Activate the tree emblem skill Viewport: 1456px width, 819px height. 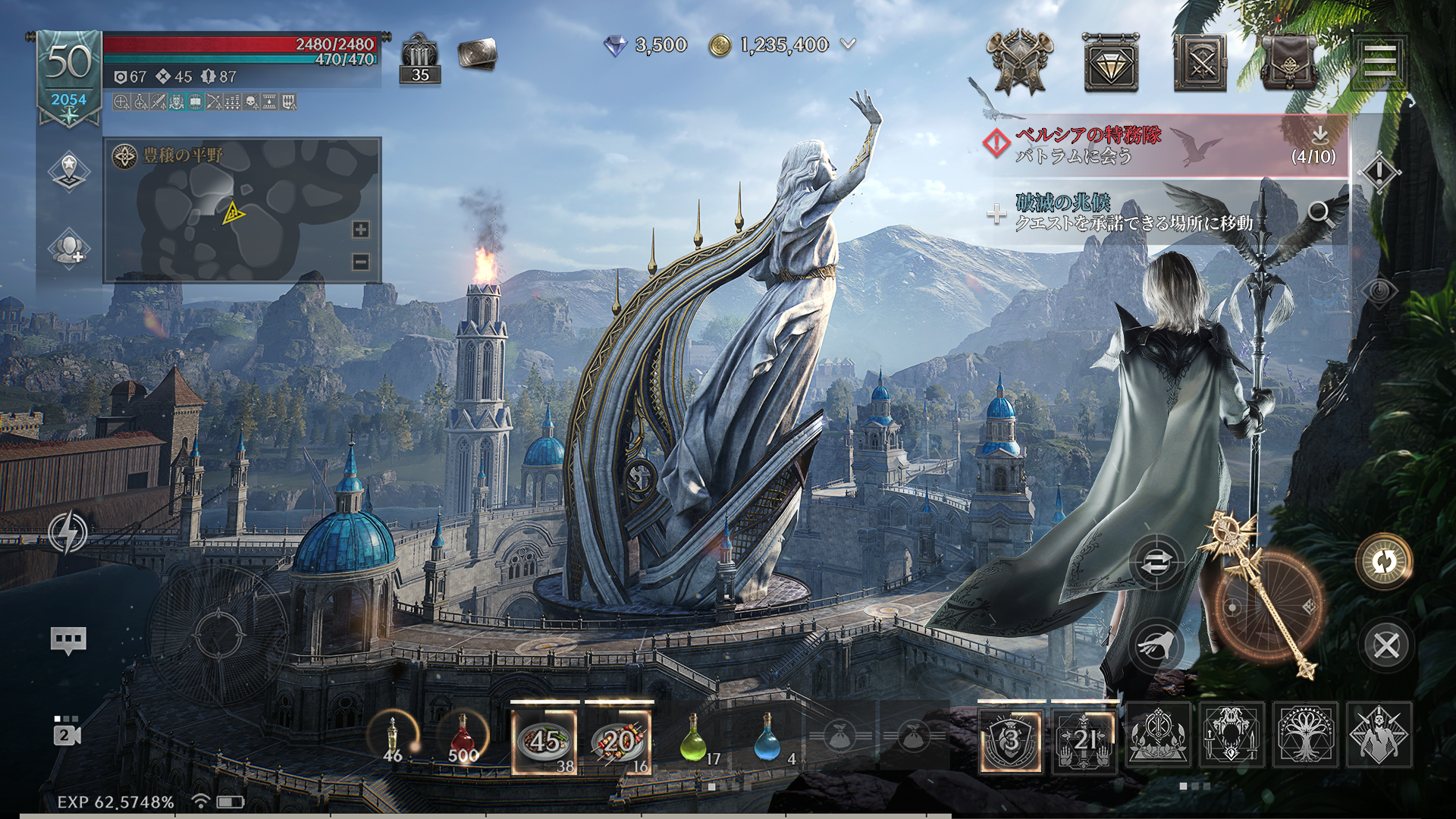click(1304, 735)
